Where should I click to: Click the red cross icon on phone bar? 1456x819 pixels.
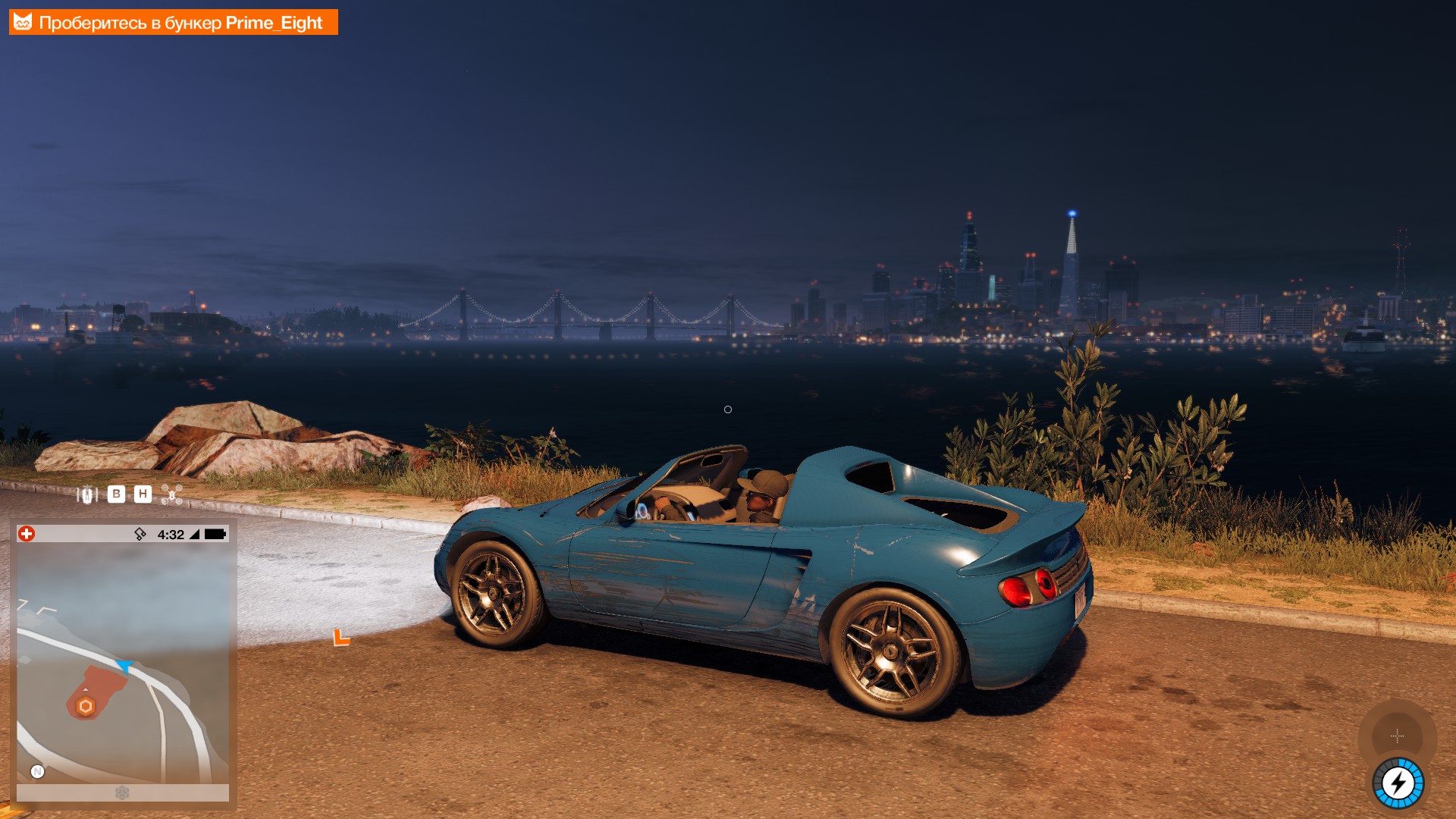tap(27, 534)
